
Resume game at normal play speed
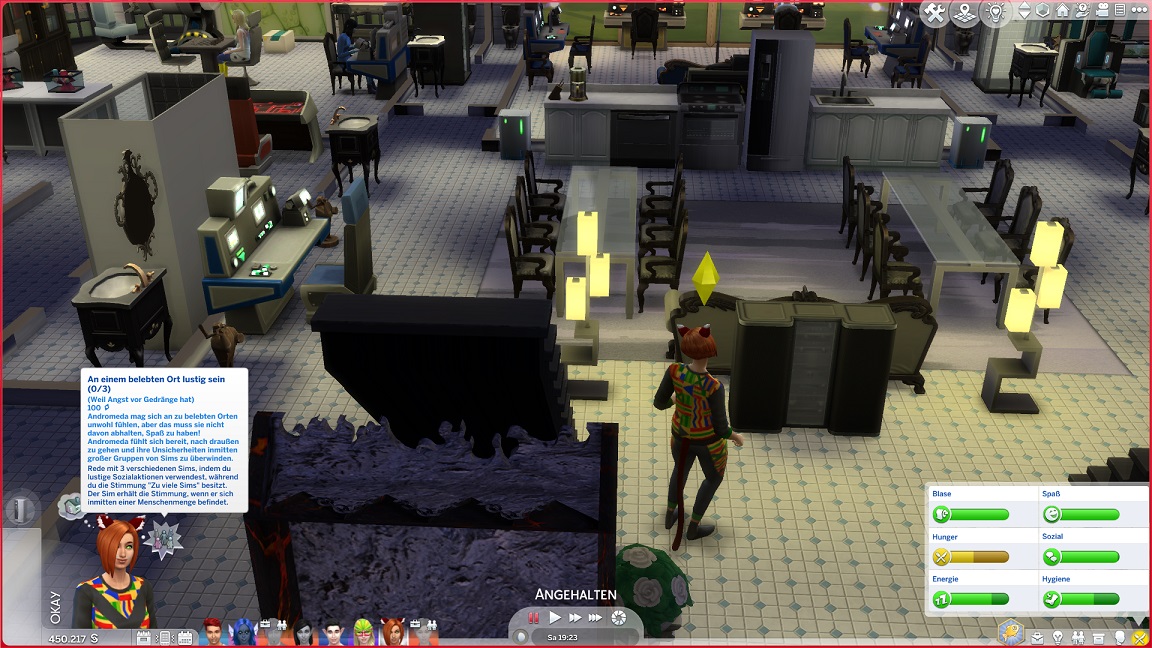(555, 618)
